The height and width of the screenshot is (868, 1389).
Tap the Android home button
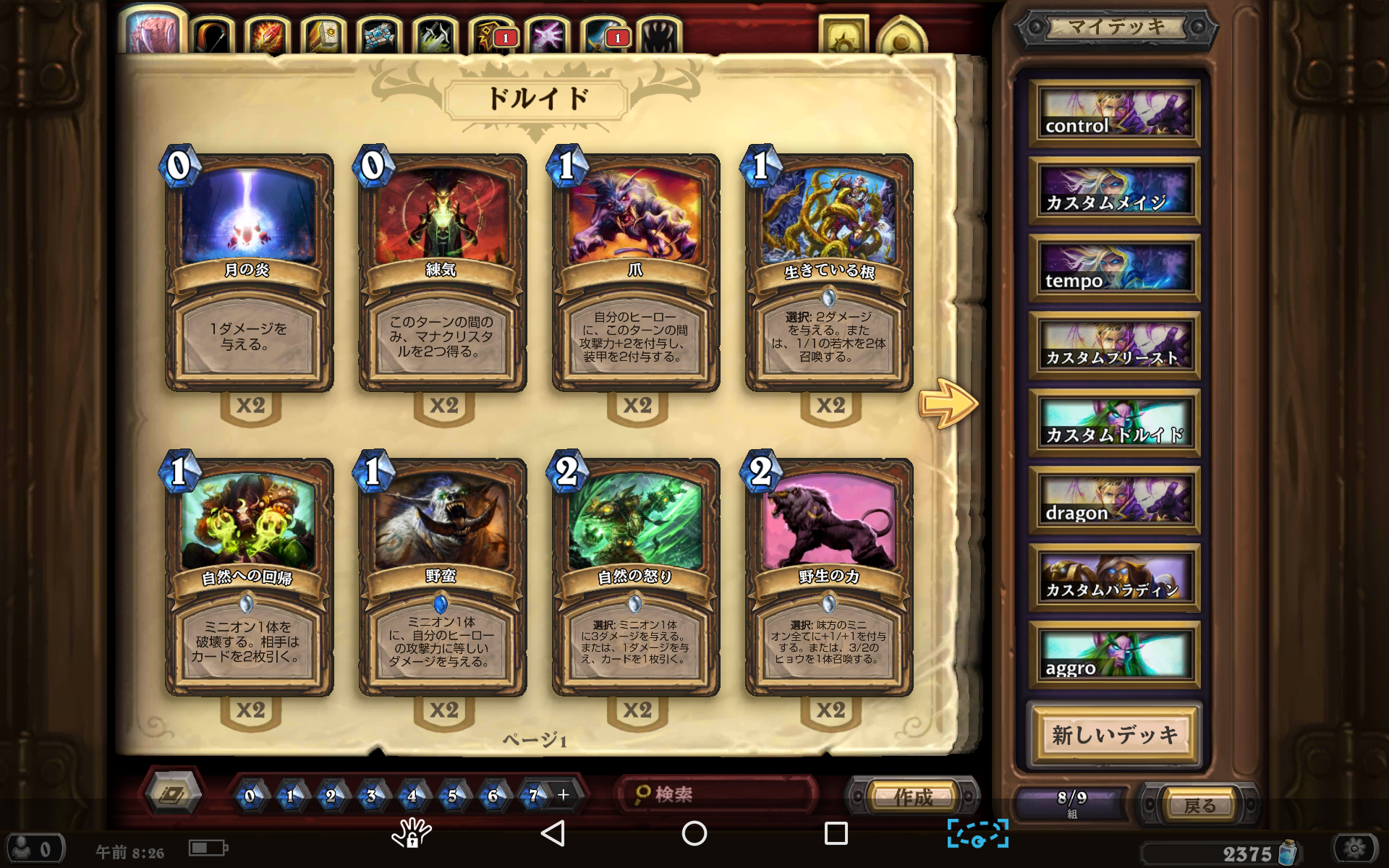[694, 833]
